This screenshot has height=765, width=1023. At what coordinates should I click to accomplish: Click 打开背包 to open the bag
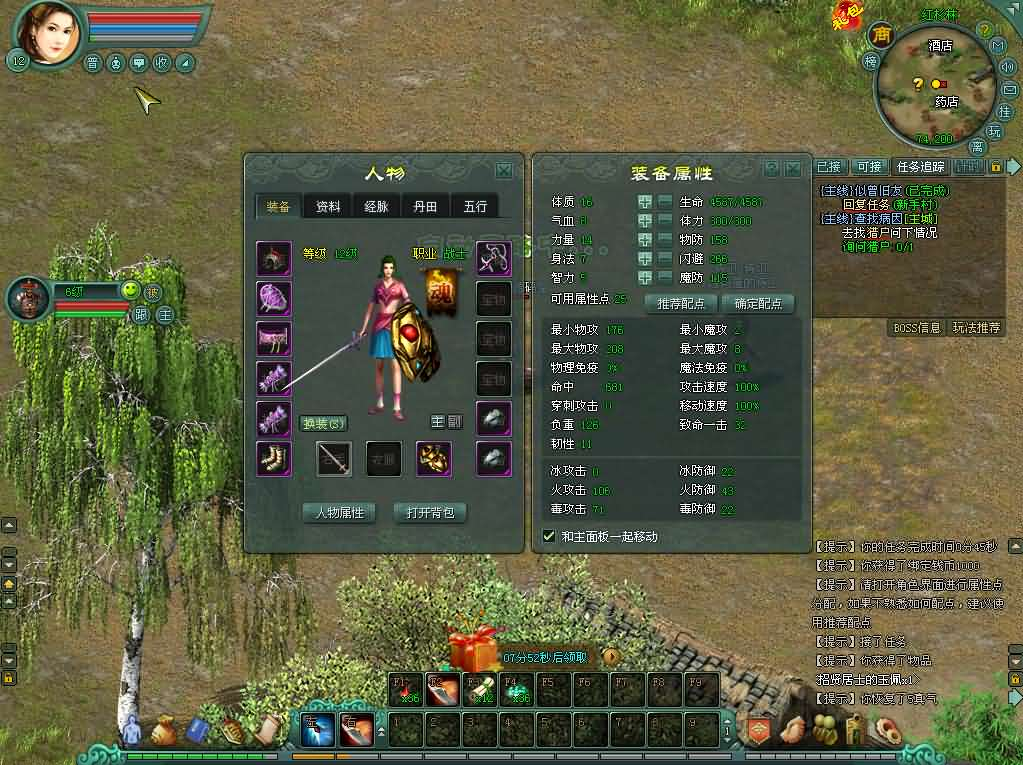point(431,513)
